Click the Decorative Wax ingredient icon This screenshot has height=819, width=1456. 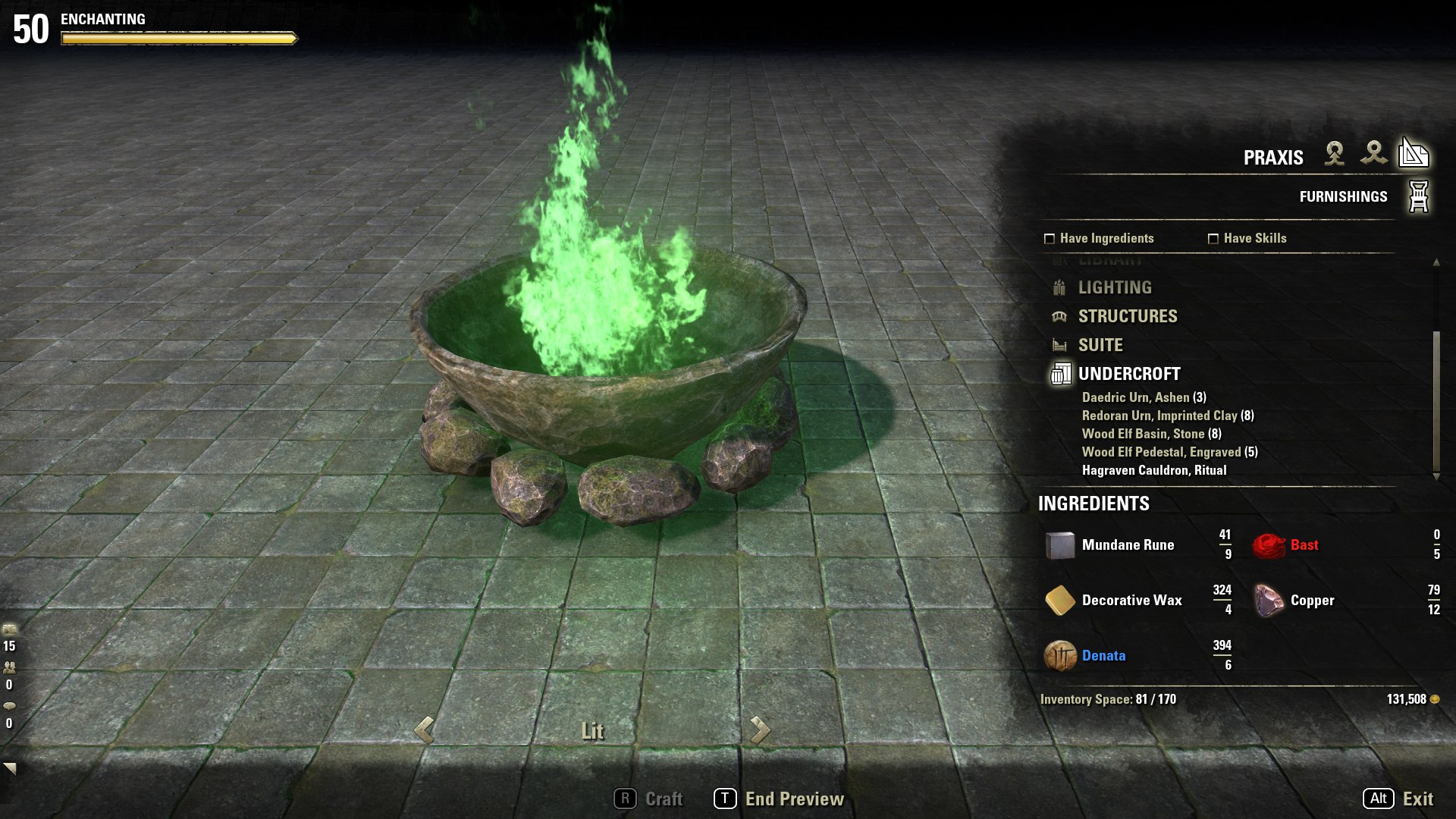pyautogui.click(x=1061, y=600)
